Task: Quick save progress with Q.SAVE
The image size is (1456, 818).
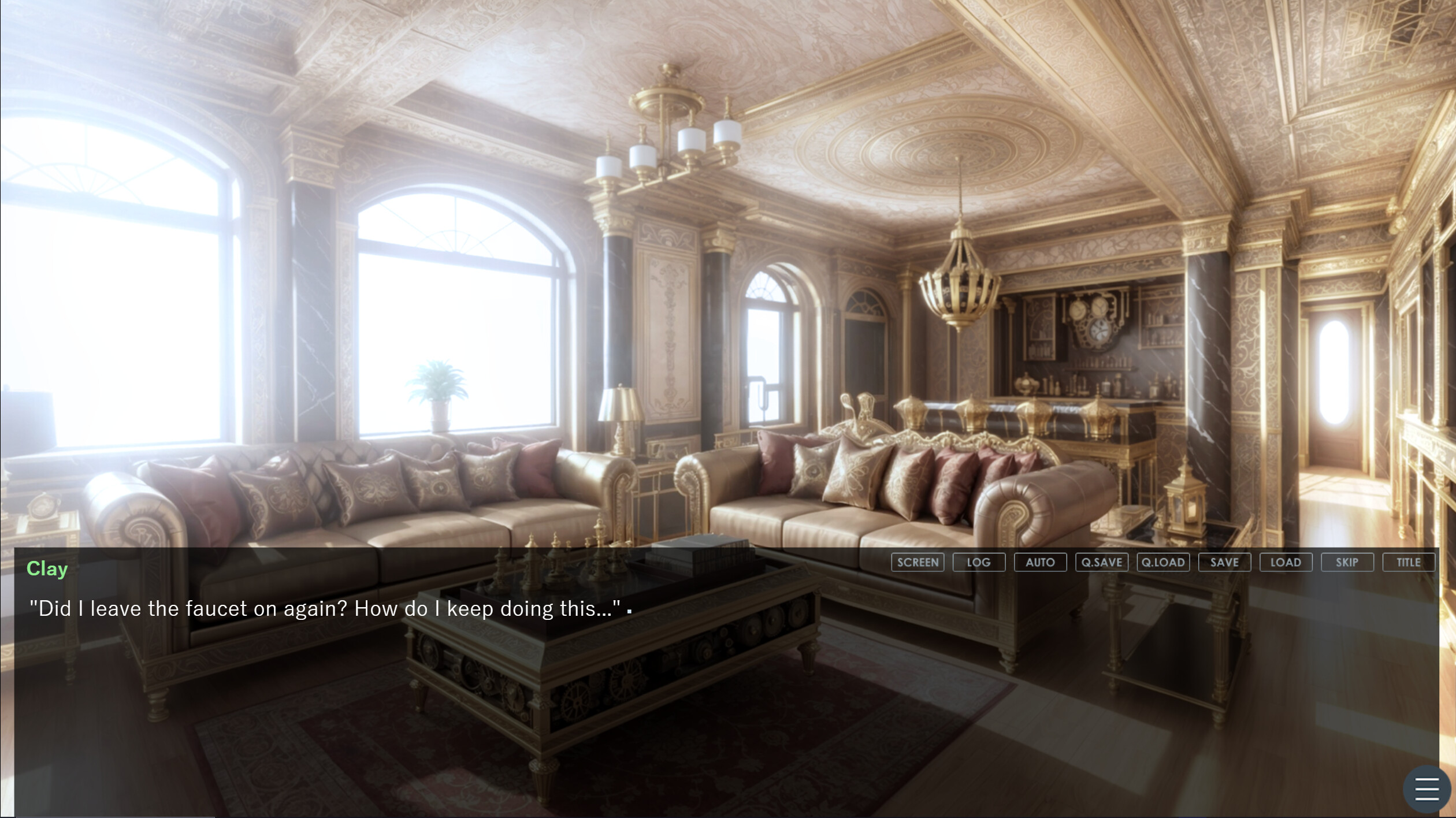Action: (1102, 562)
